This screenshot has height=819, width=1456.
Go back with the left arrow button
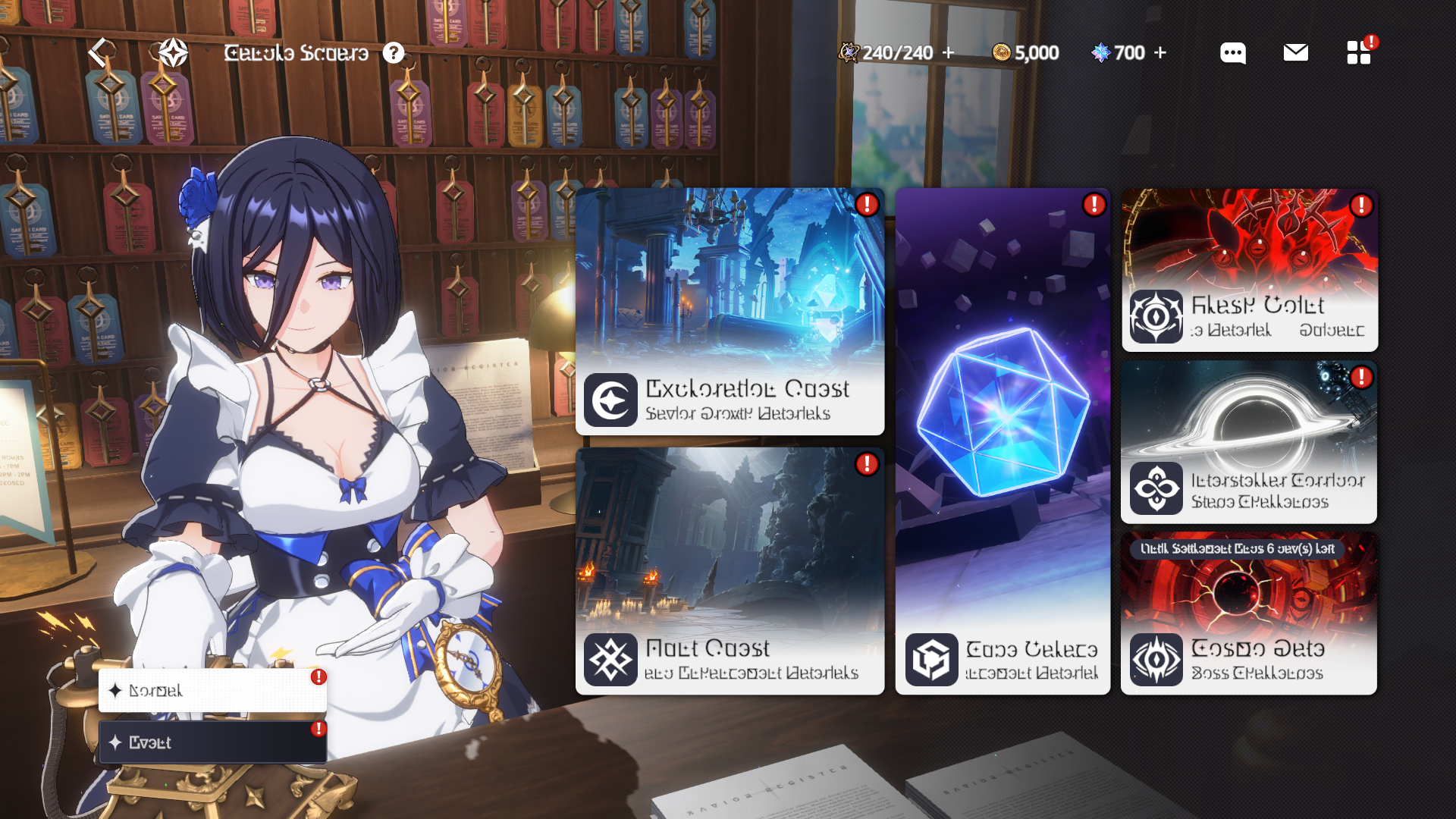[99, 52]
